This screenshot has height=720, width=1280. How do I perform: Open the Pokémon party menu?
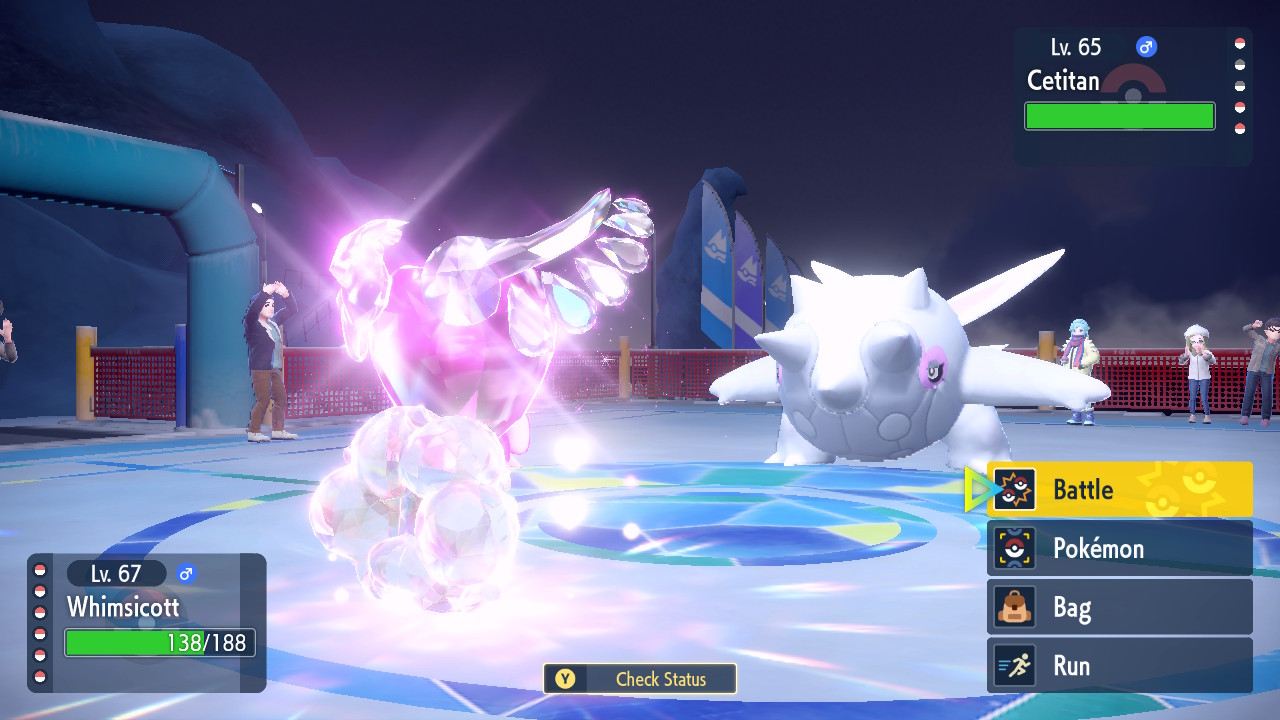pos(1119,548)
